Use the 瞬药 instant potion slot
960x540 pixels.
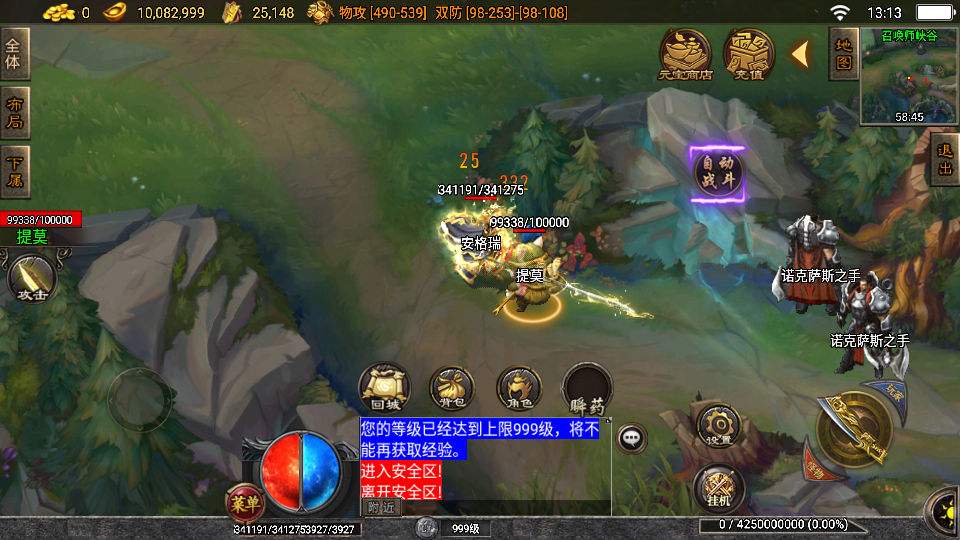(x=587, y=388)
